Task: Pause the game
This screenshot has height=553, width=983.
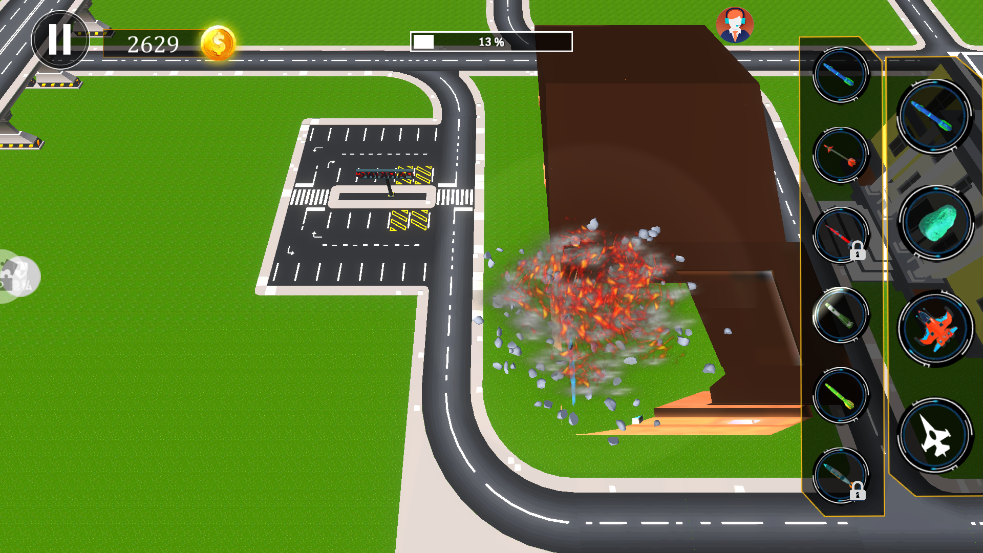Action: (x=59, y=40)
